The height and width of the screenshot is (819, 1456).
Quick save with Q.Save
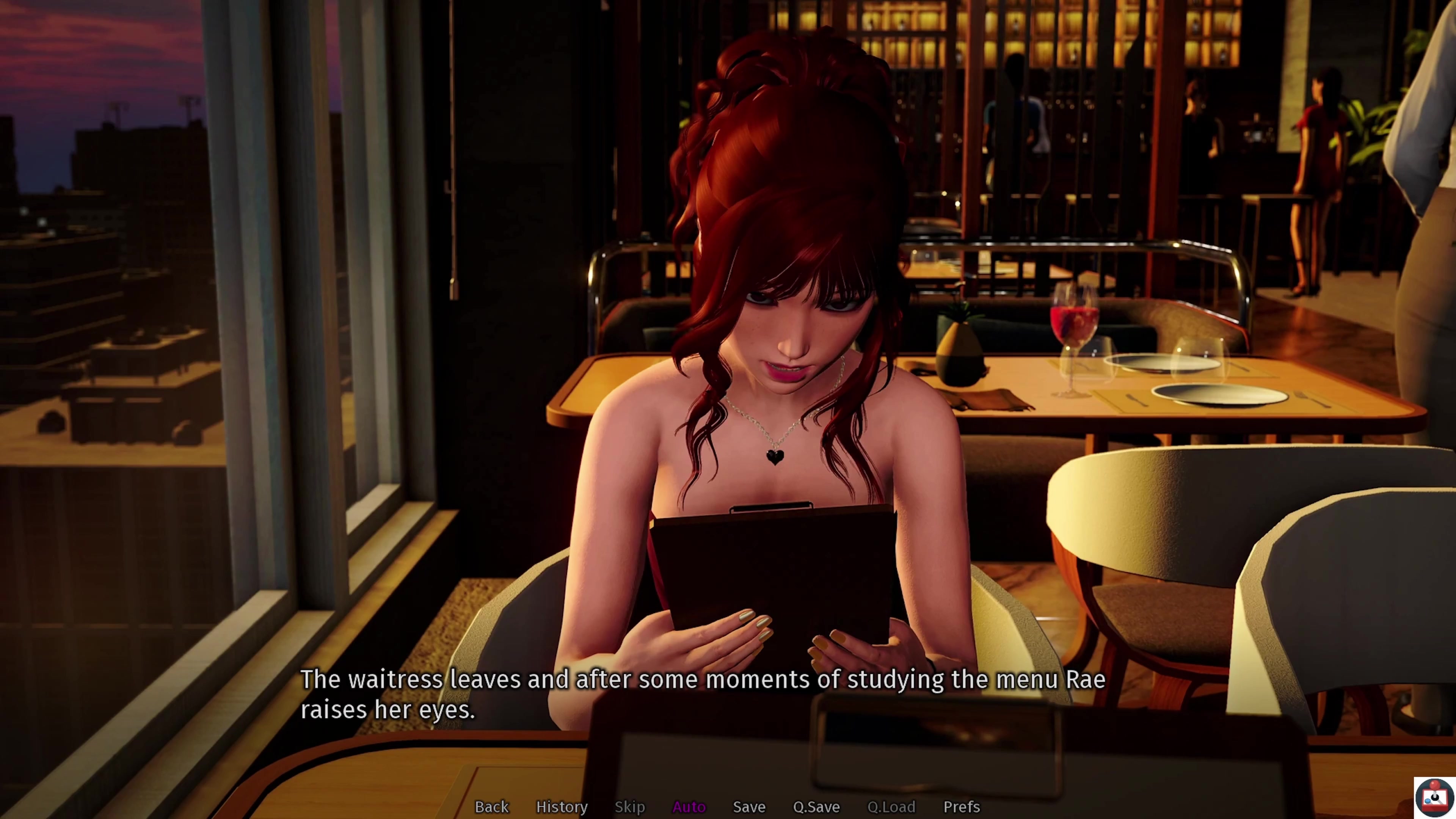(816, 806)
